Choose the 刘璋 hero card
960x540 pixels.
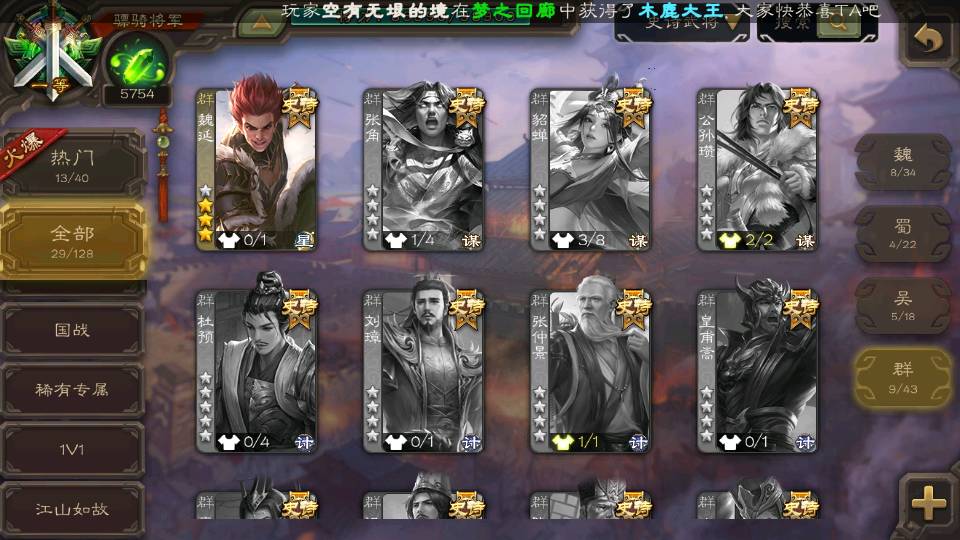pyautogui.click(x=423, y=369)
